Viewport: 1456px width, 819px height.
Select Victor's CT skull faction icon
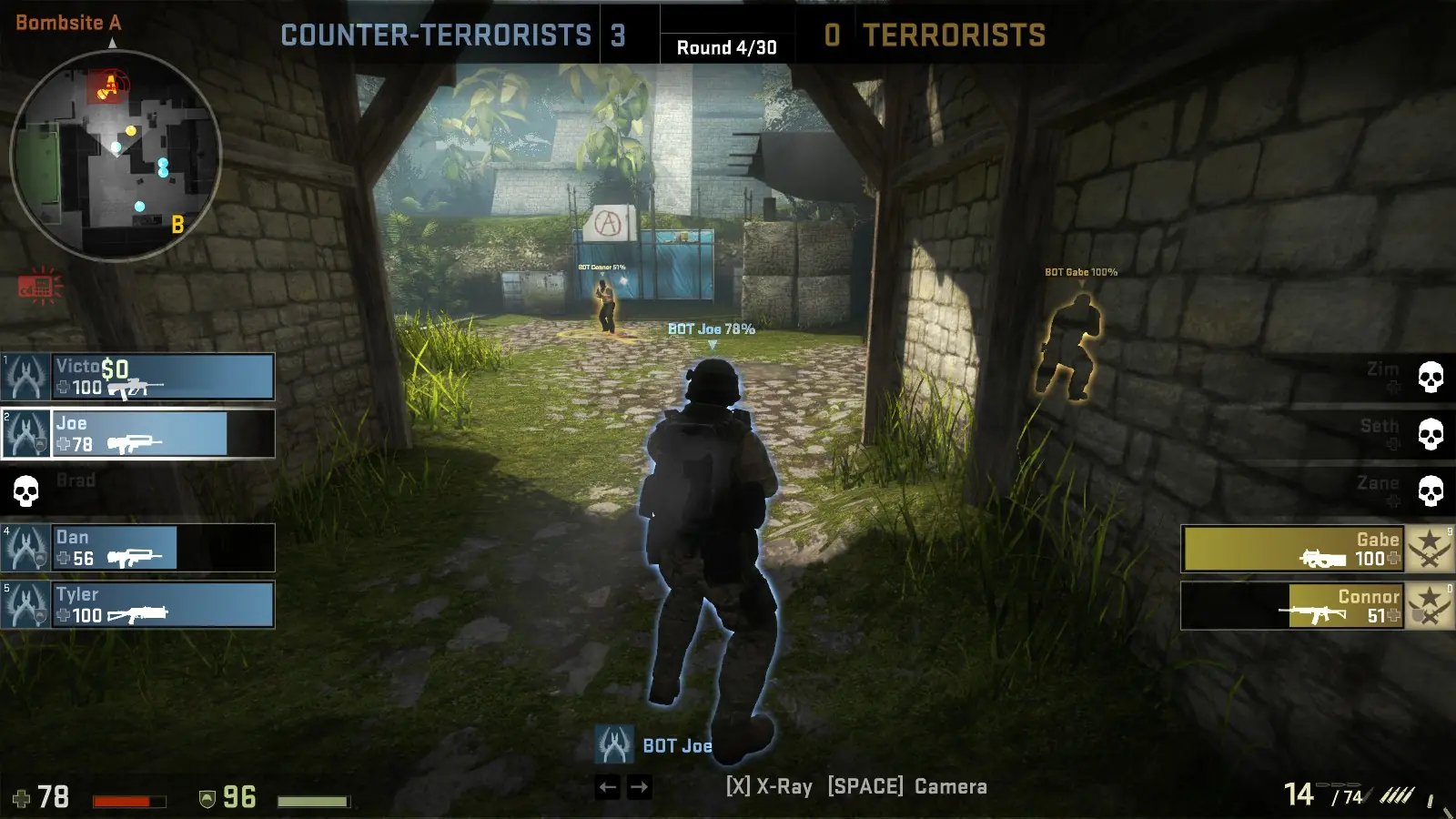tap(25, 377)
